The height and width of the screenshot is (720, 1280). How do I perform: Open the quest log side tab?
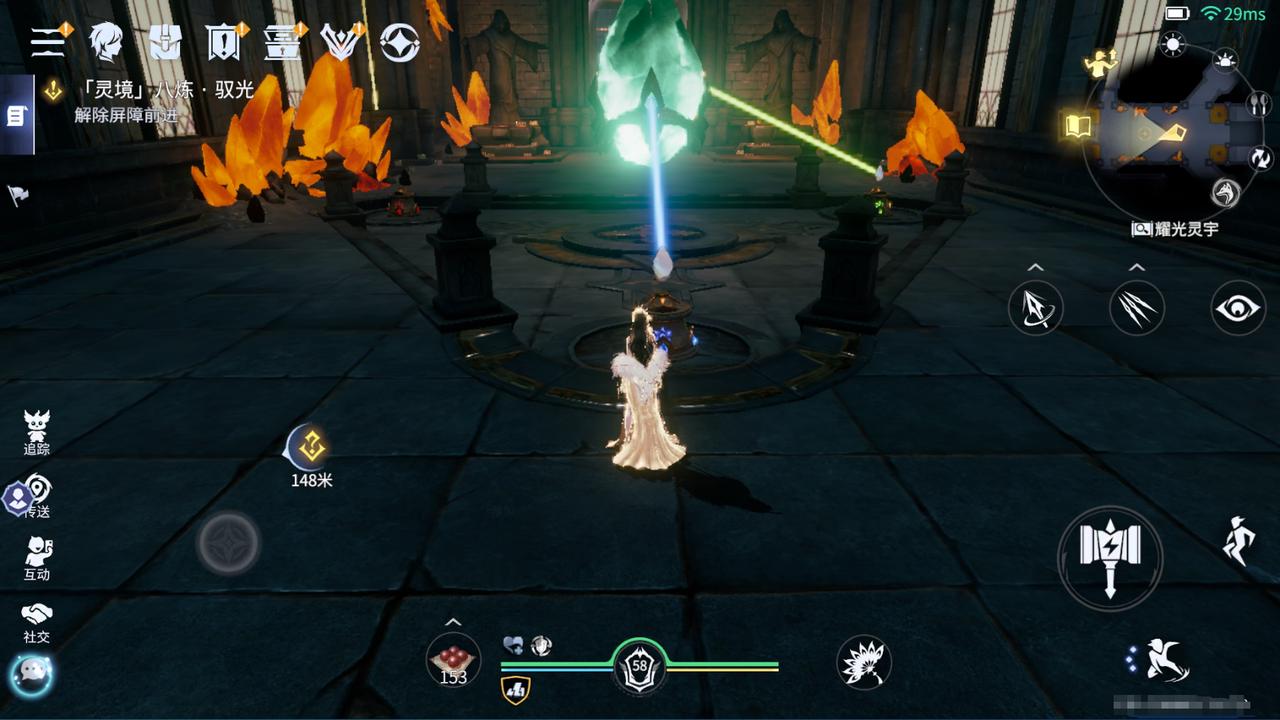coord(16,116)
